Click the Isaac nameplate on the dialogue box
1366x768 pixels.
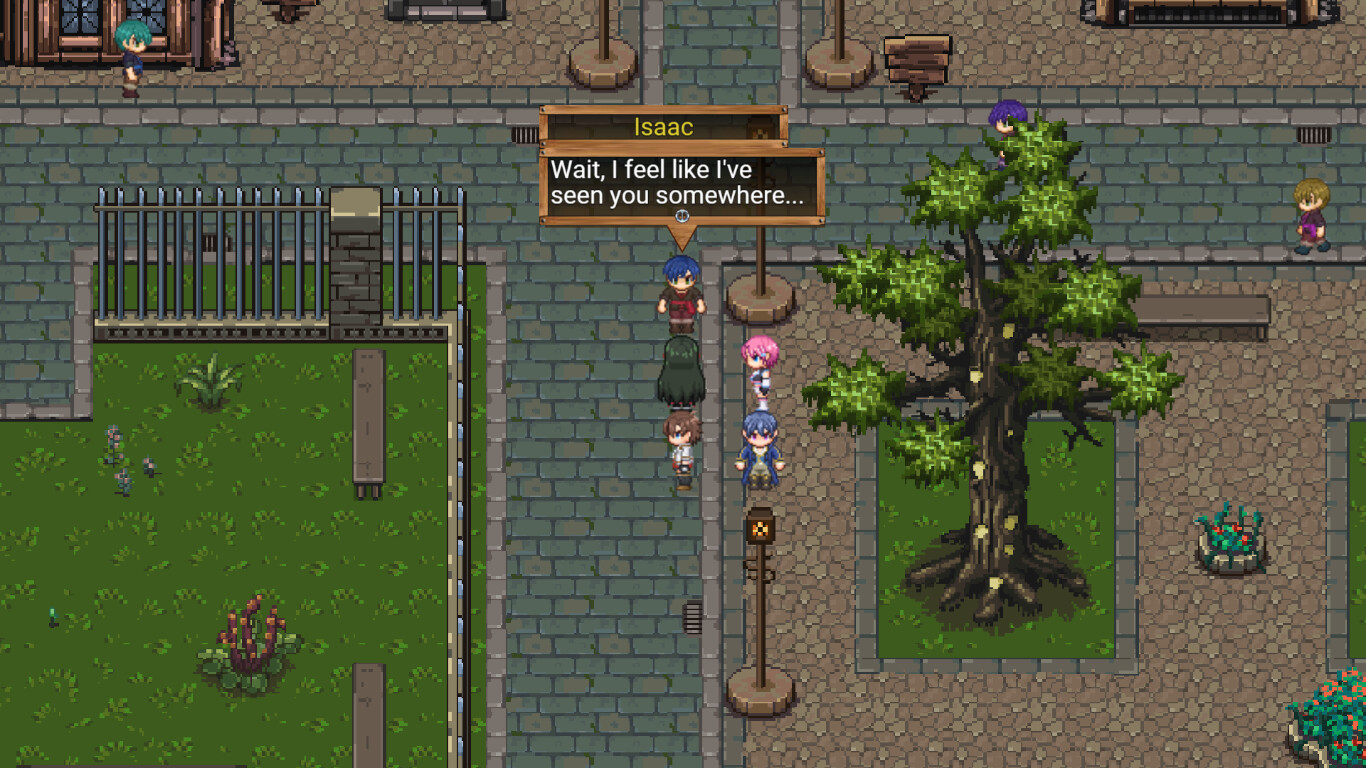pyautogui.click(x=666, y=127)
